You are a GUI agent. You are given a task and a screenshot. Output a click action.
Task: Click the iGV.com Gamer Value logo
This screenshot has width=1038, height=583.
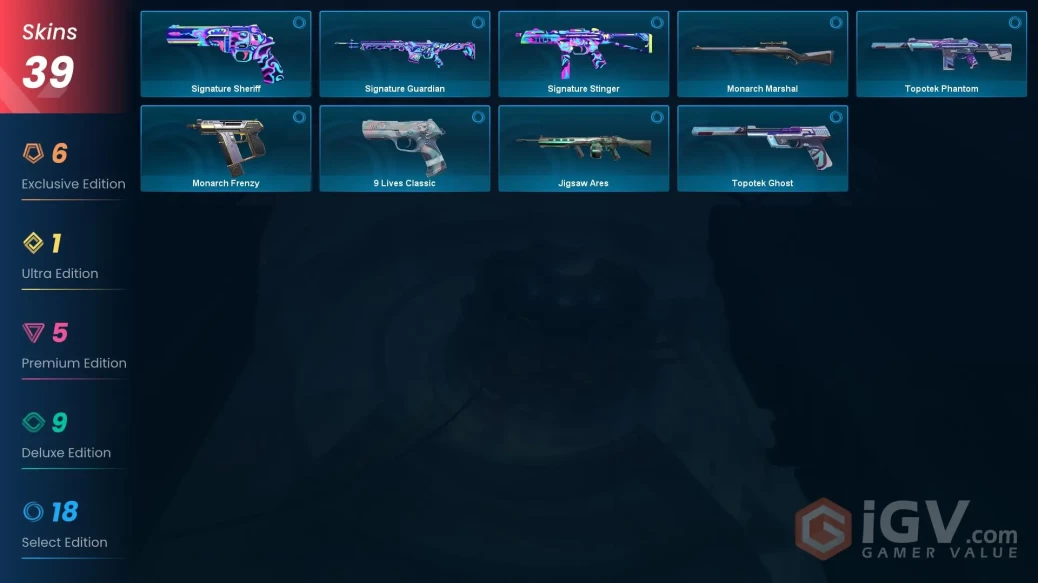(x=907, y=529)
